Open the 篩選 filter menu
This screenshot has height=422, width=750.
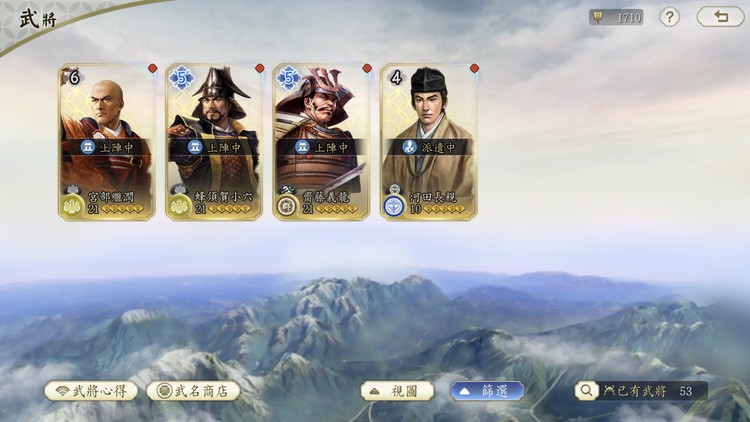pyautogui.click(x=487, y=390)
